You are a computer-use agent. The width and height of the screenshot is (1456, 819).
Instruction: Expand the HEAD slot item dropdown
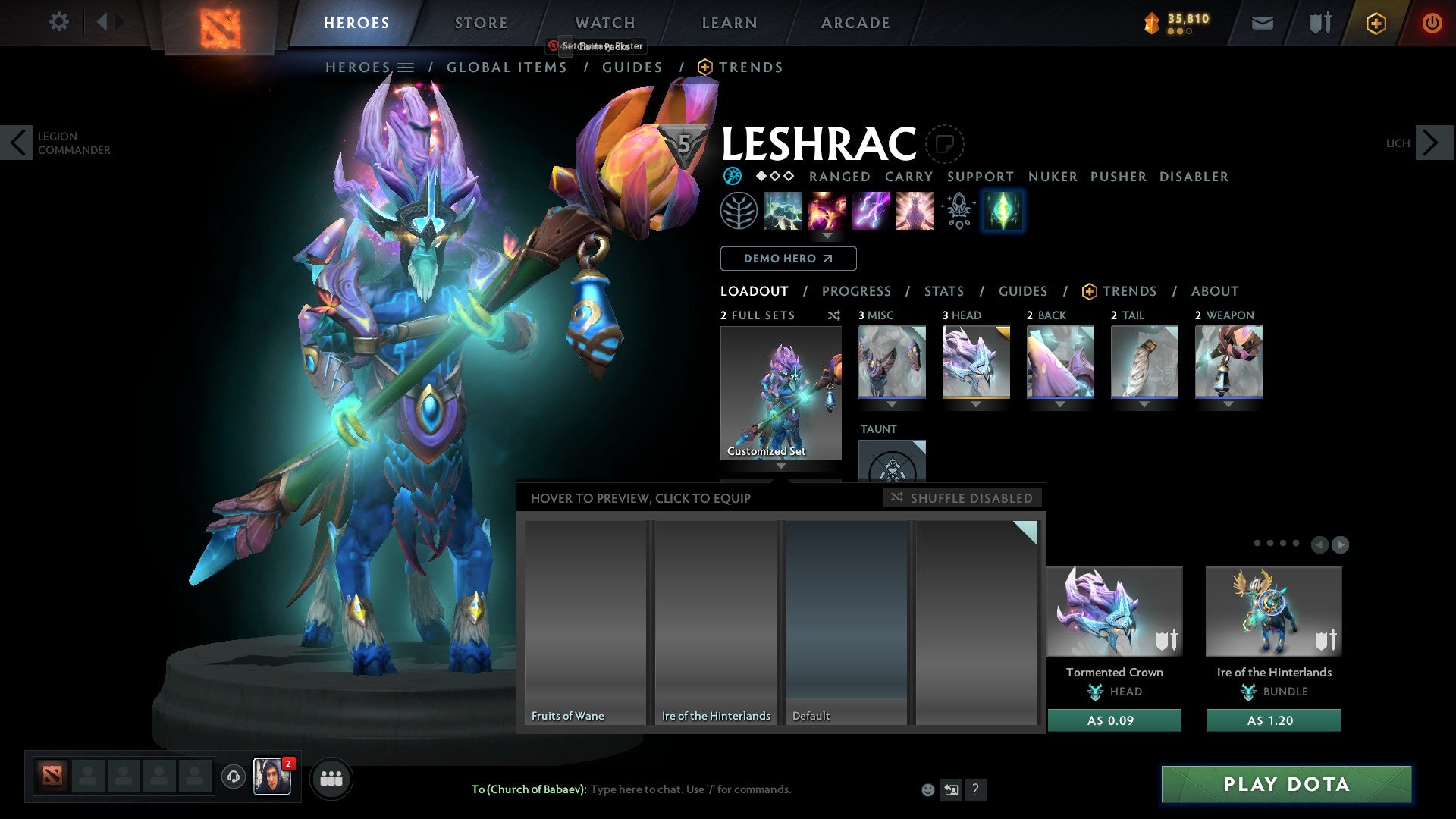pyautogui.click(x=976, y=405)
